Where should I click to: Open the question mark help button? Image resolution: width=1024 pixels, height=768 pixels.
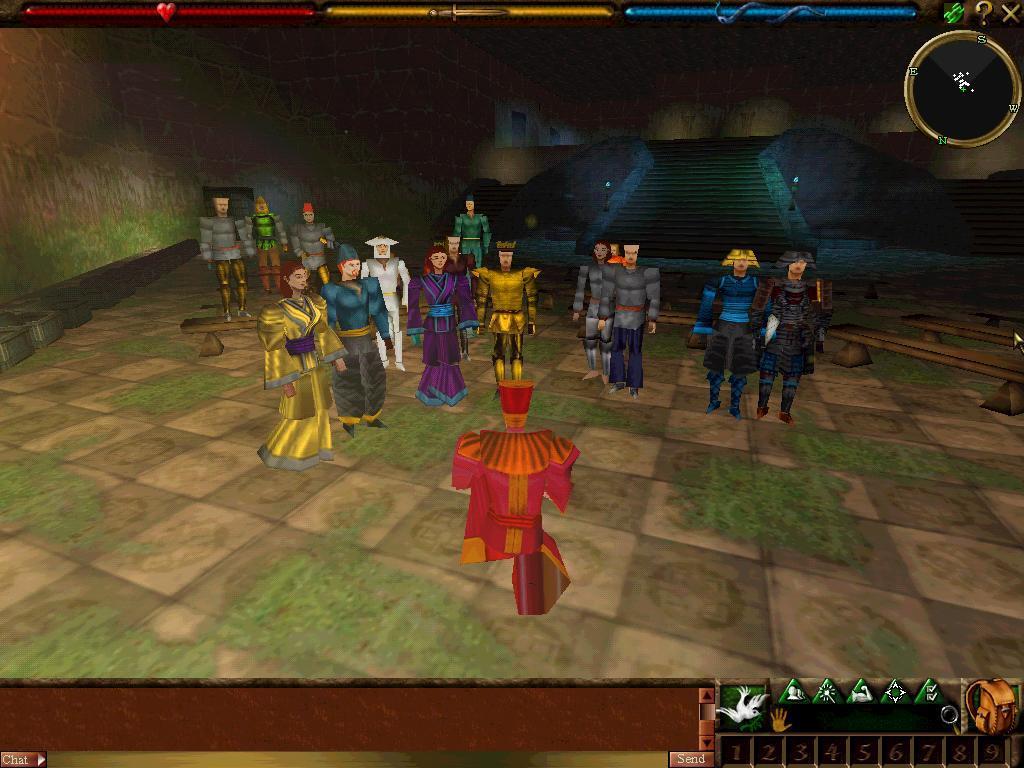983,12
